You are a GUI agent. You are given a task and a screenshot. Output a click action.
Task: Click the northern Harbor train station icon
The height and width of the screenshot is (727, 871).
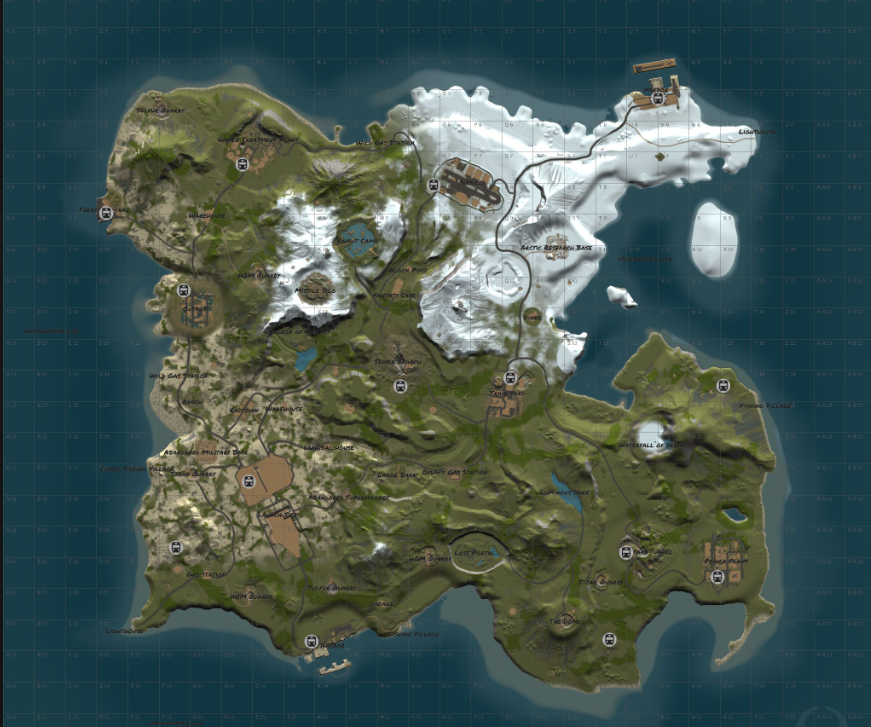[658, 99]
